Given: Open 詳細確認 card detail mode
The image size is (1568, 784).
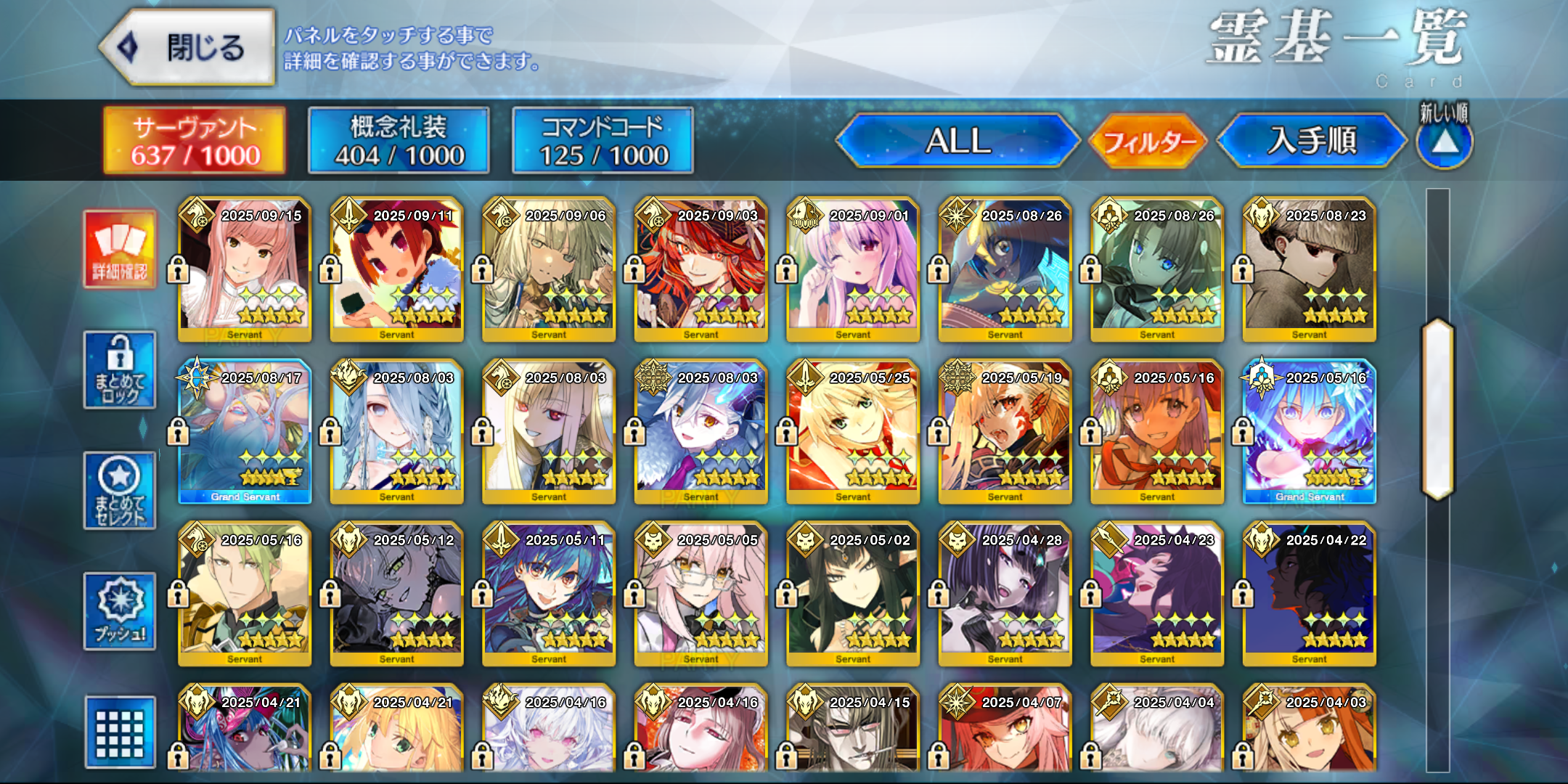Looking at the screenshot, I should tap(120, 249).
